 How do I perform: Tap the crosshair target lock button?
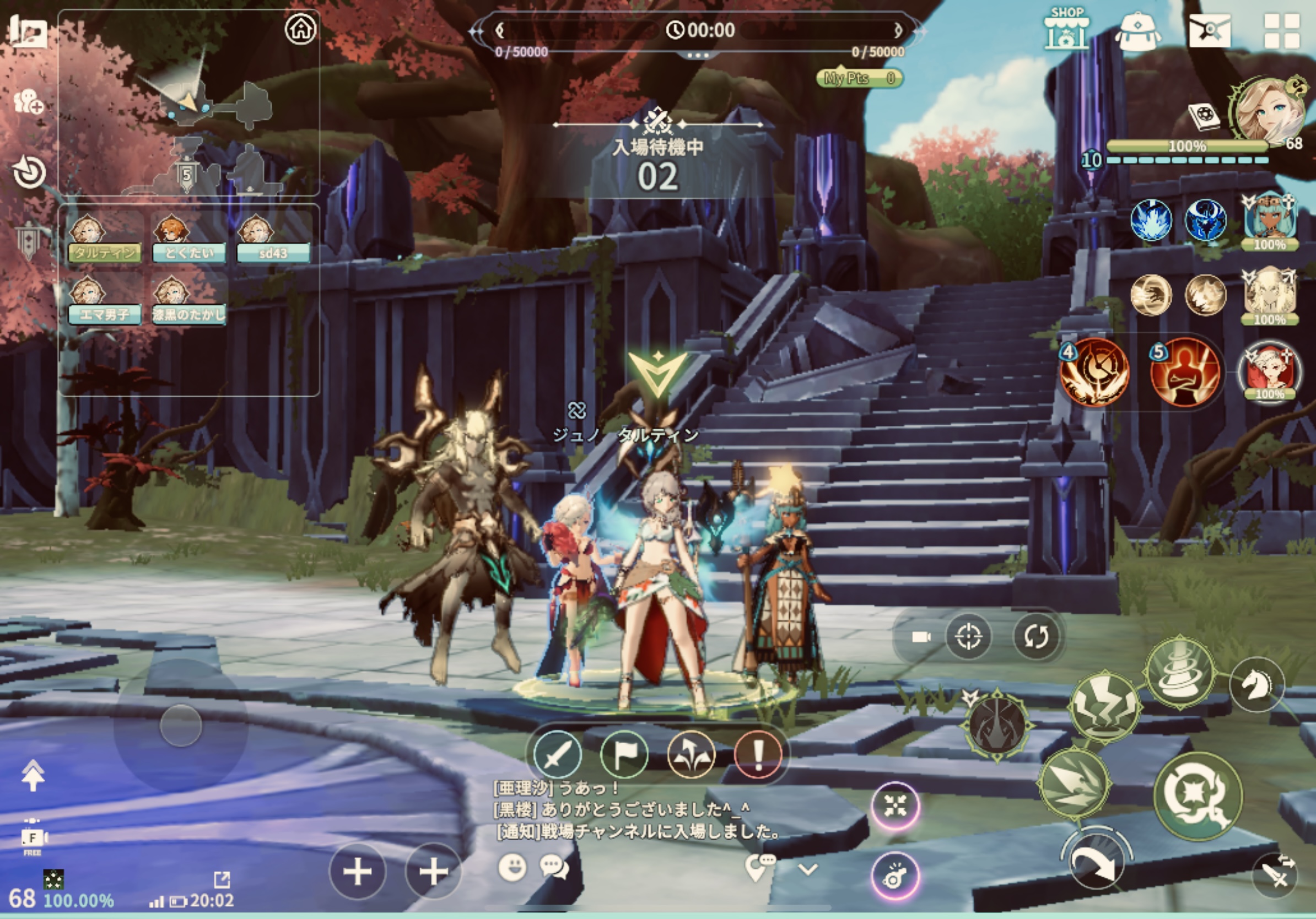coord(969,636)
